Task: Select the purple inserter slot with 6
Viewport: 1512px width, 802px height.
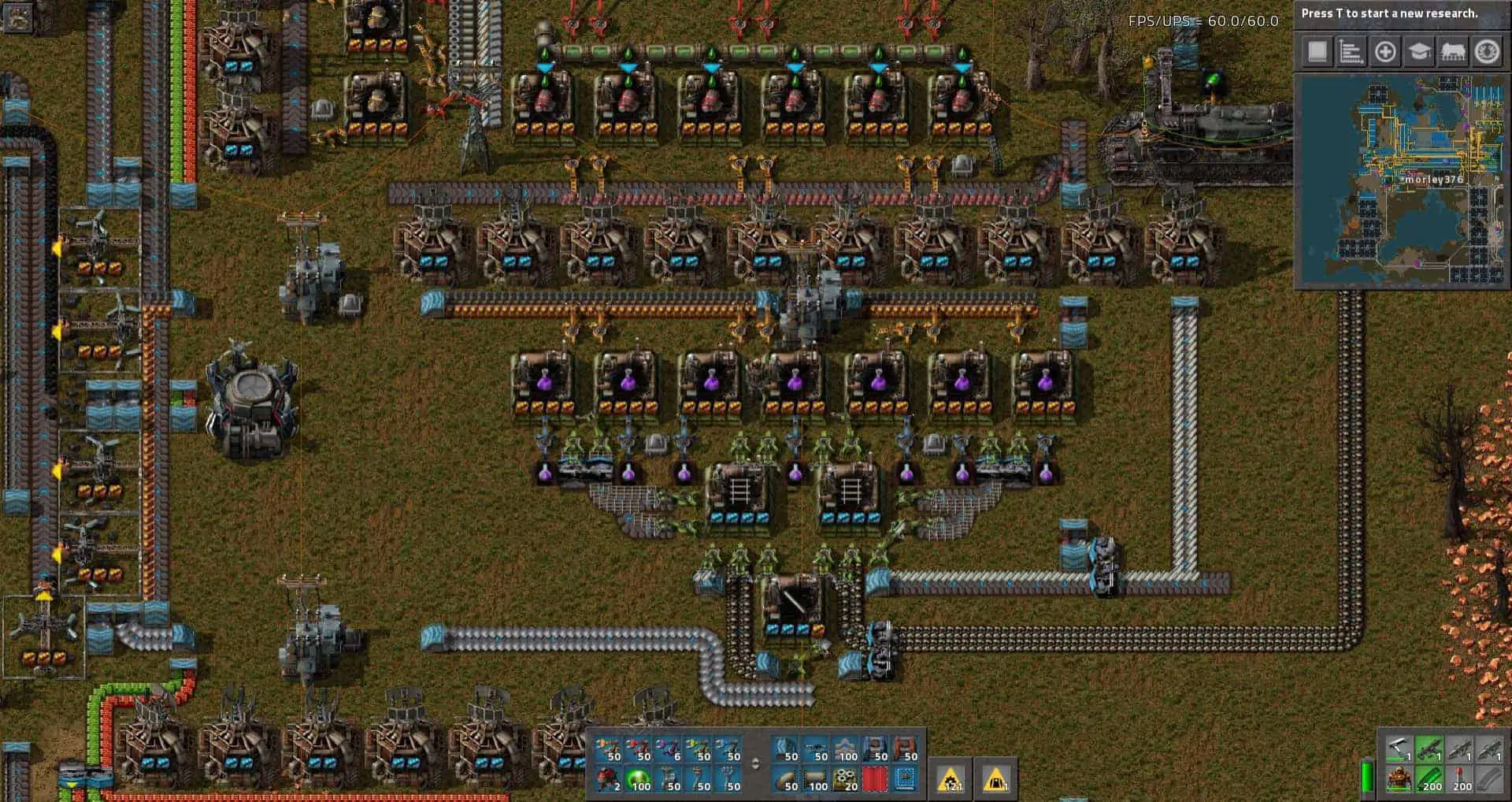Action: [x=668, y=749]
